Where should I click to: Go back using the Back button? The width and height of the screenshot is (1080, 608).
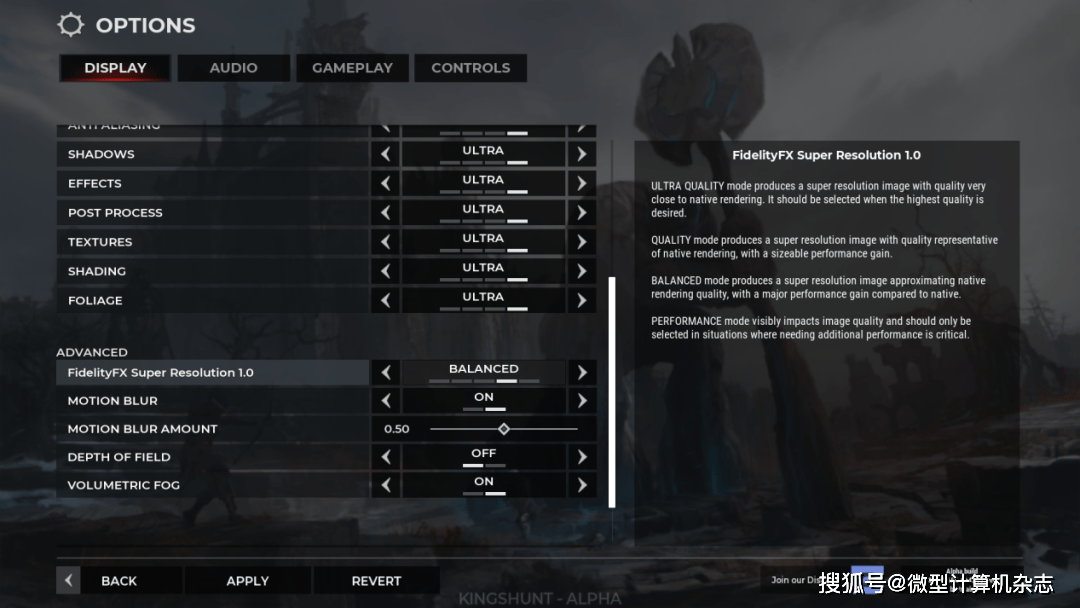point(118,581)
